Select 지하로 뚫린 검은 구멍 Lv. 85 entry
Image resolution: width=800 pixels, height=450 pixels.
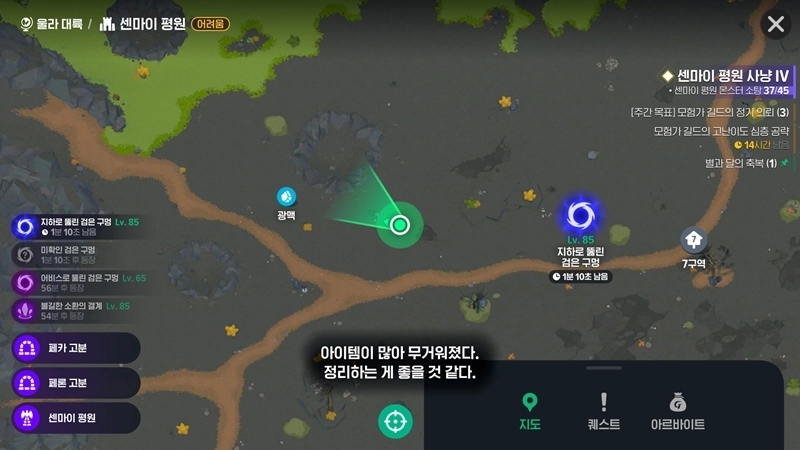75,226
